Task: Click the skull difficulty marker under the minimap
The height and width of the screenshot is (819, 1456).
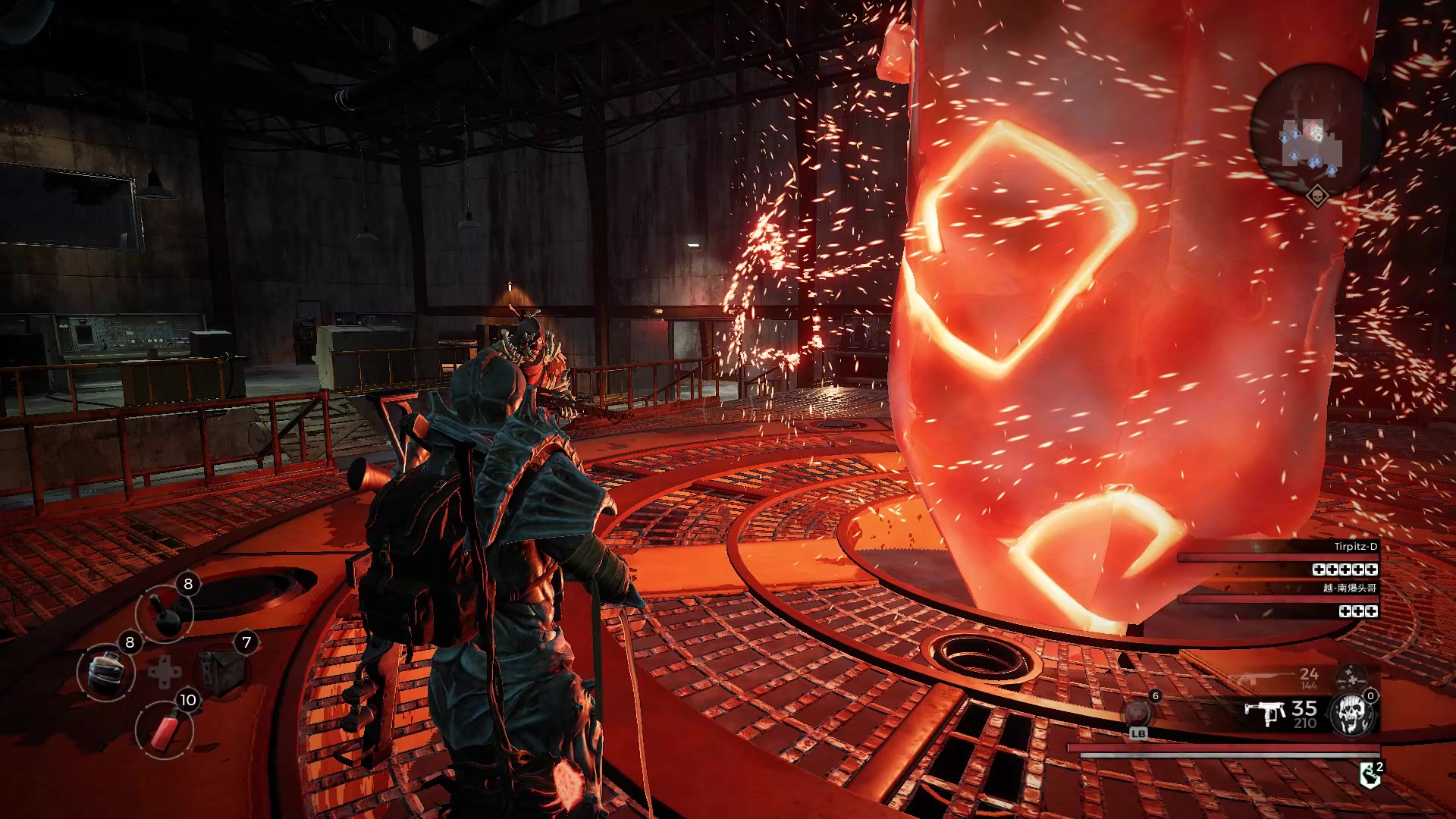Action: tap(1318, 197)
